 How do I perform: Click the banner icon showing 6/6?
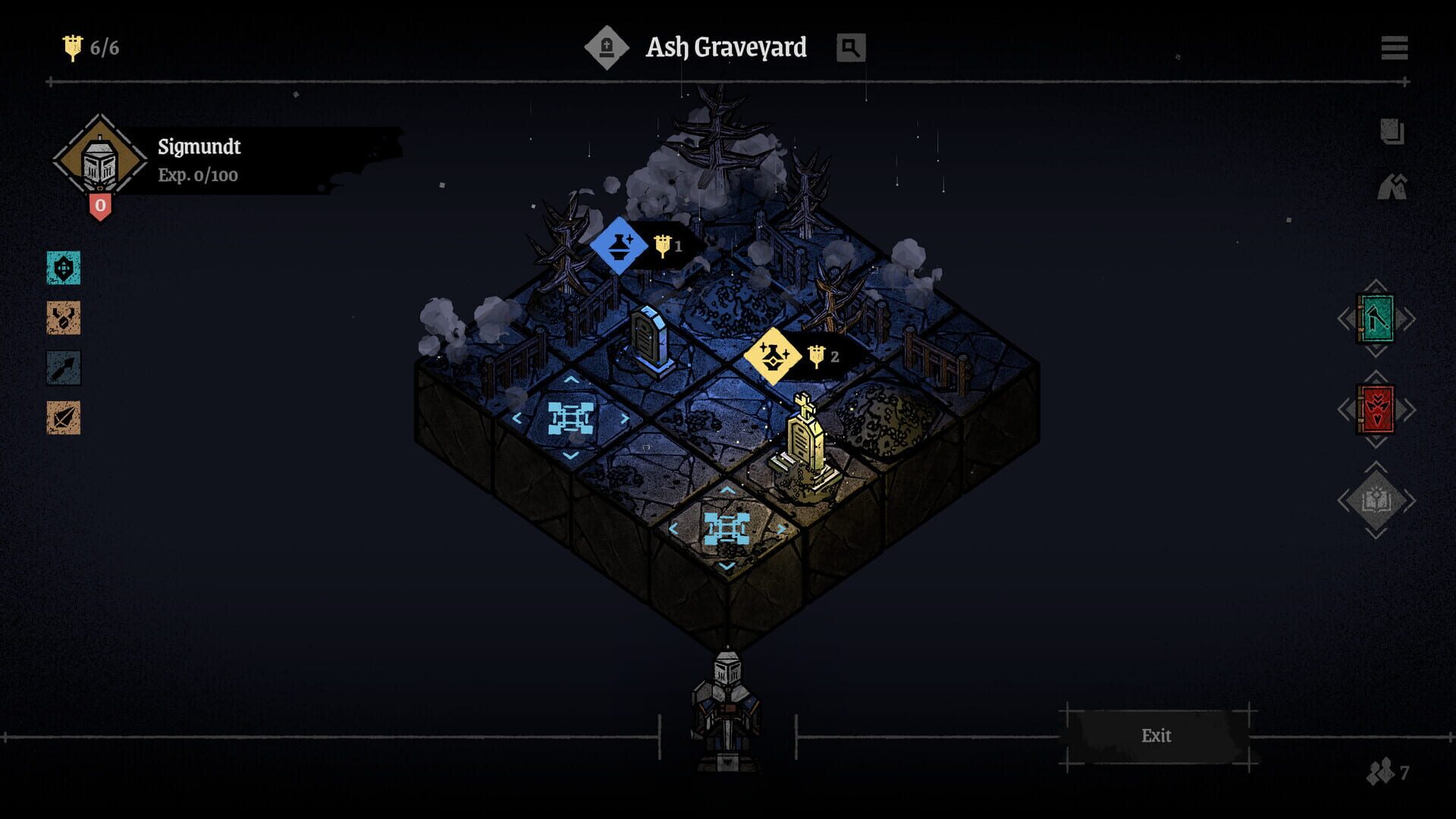[x=74, y=47]
